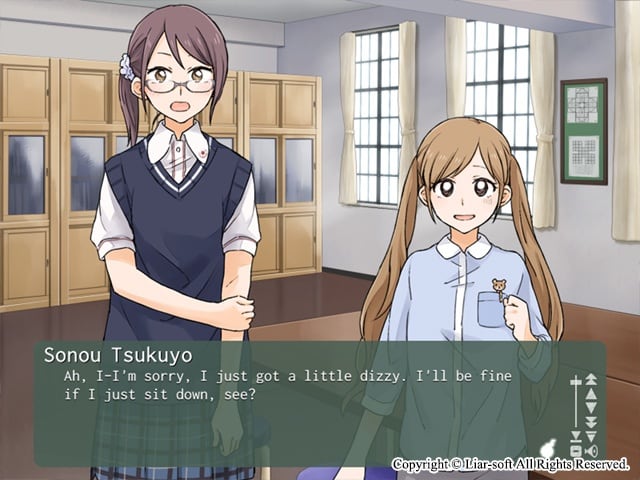Click the double up arrow icon
Screen dimensions: 640x480
tap(590, 379)
